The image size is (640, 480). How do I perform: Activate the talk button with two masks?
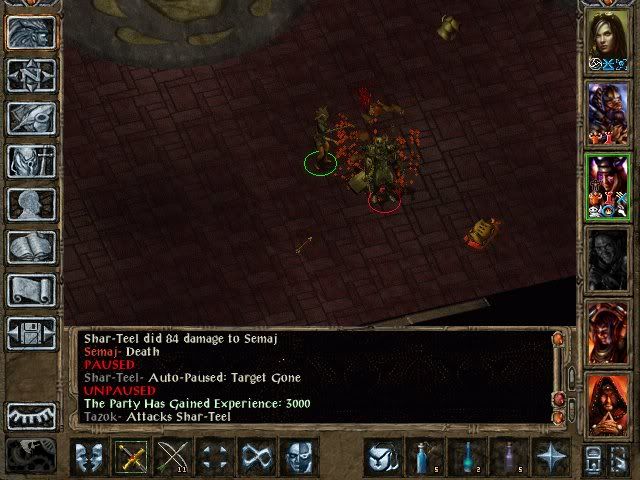tap(90, 457)
